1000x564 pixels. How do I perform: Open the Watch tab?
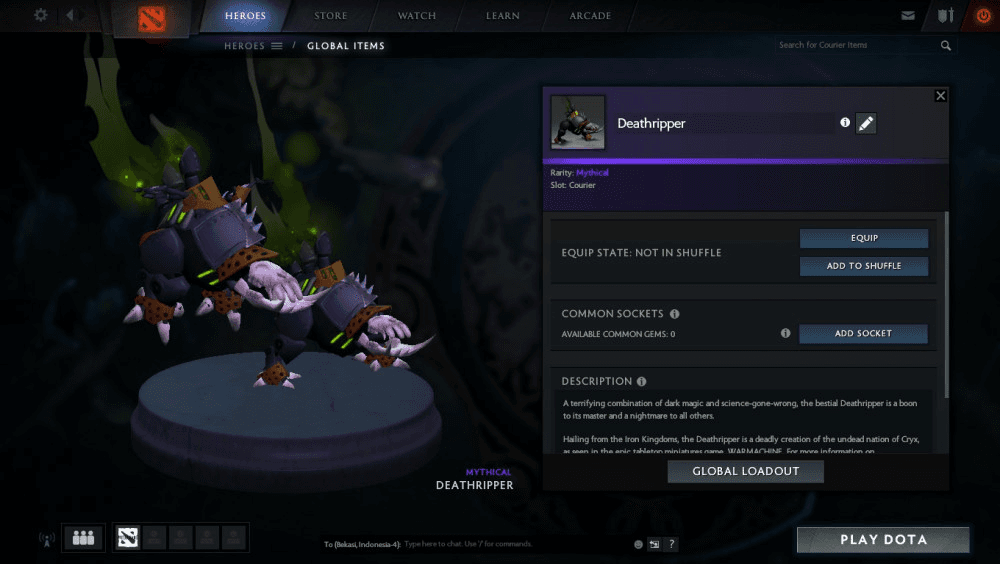pos(417,16)
